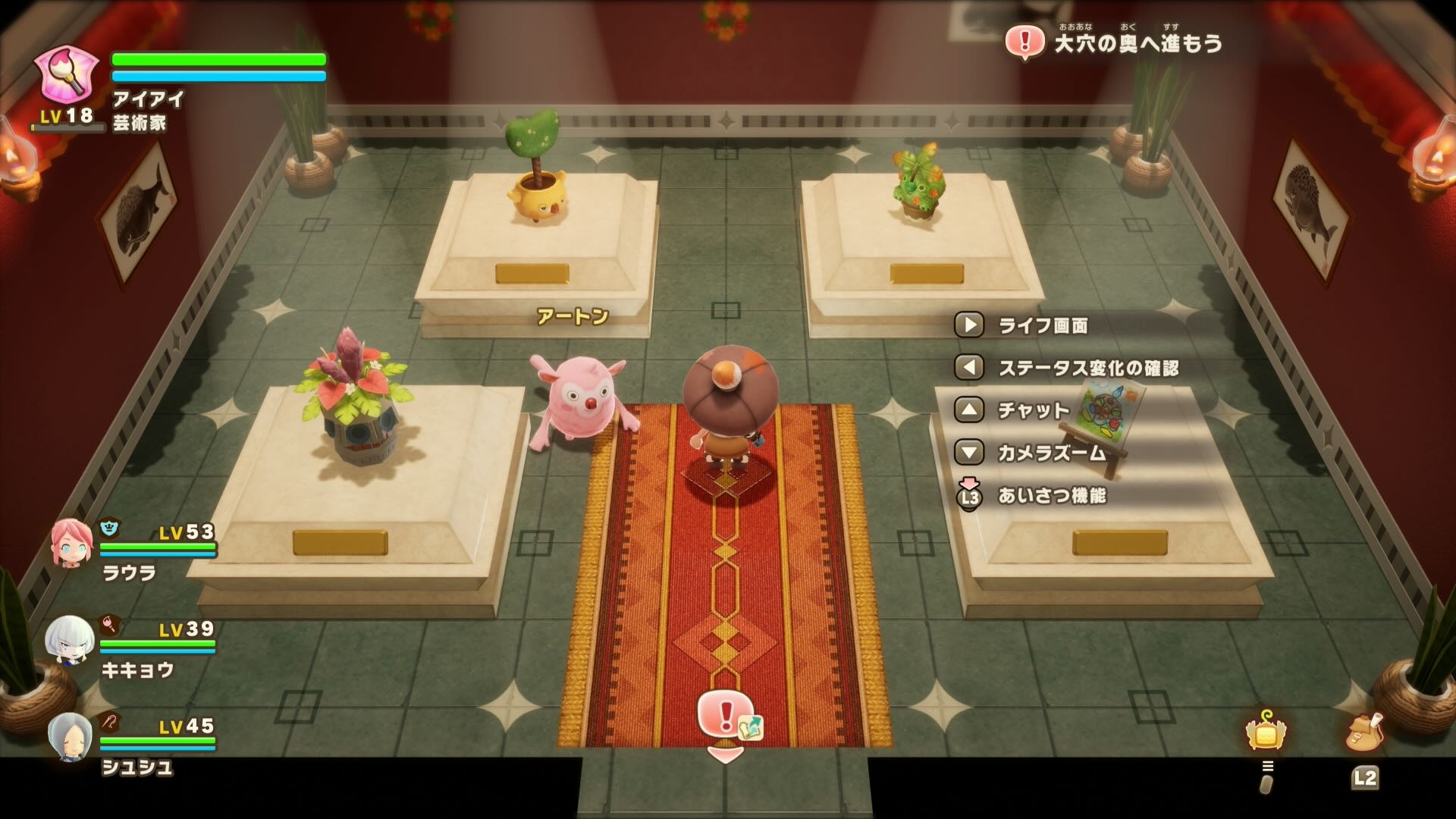The image size is (1456, 819).
Task: Enable チャット via the up-arrow control
Action: tap(968, 410)
